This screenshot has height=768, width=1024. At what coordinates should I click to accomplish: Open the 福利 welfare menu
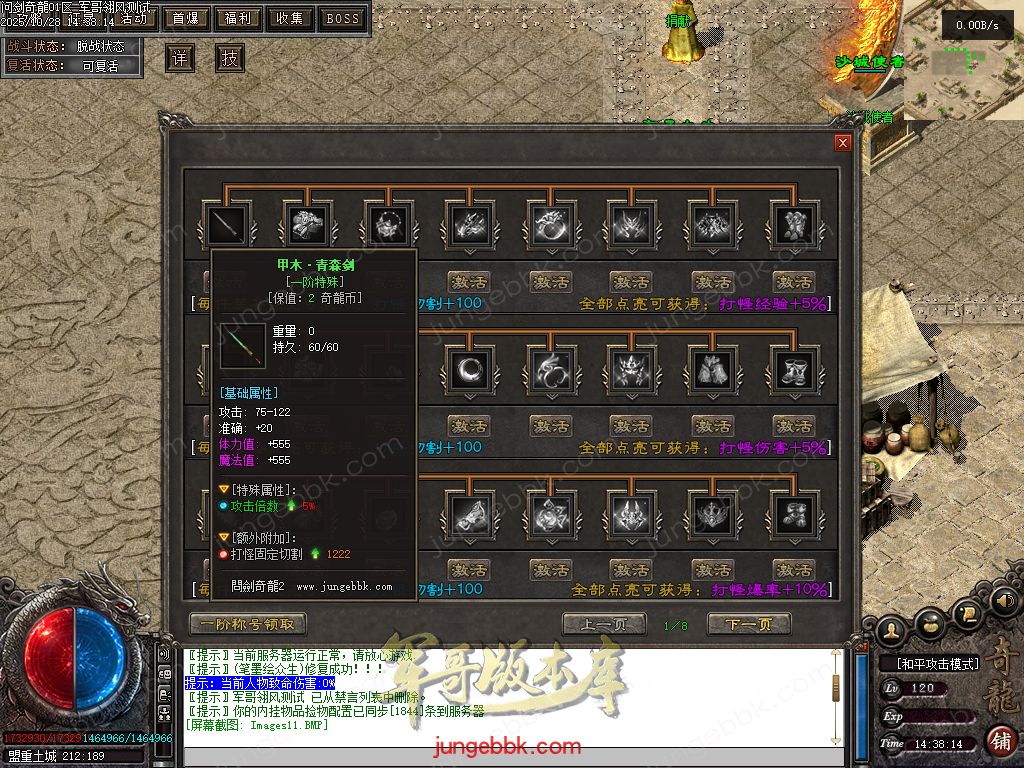(238, 18)
